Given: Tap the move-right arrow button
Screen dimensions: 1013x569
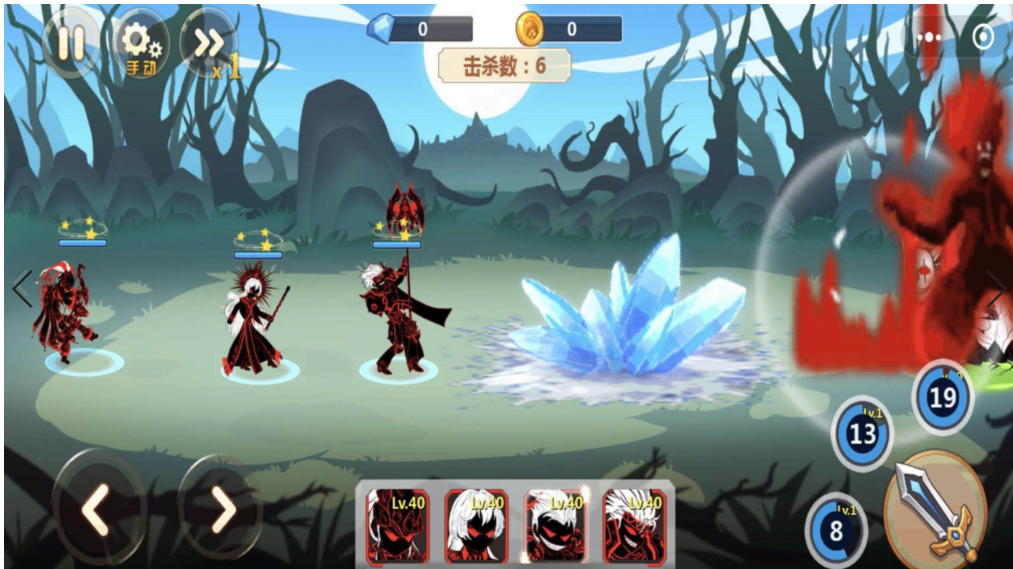Looking at the screenshot, I should (221, 510).
